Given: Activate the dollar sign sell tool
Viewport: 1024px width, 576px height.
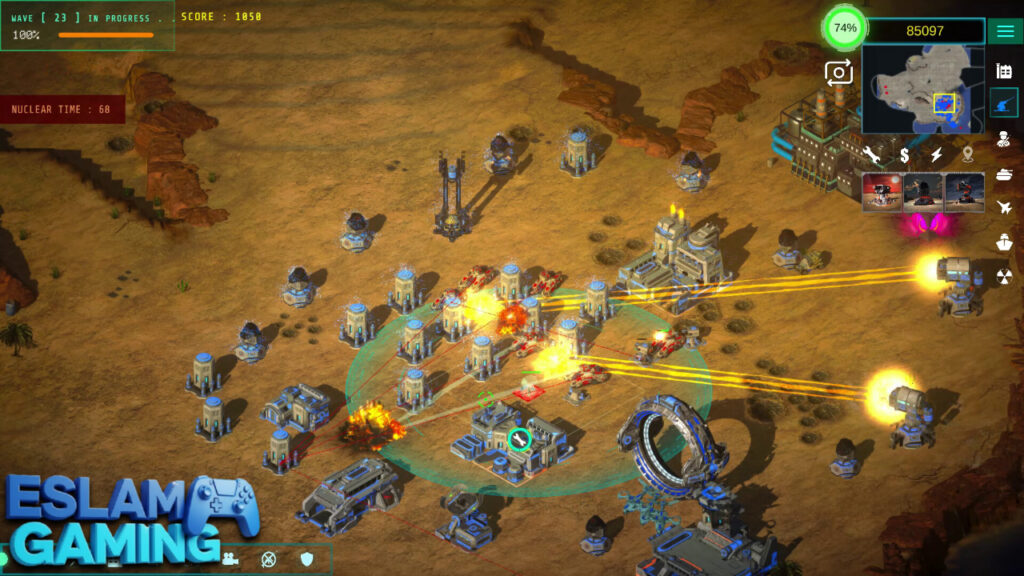Looking at the screenshot, I should click(x=904, y=155).
